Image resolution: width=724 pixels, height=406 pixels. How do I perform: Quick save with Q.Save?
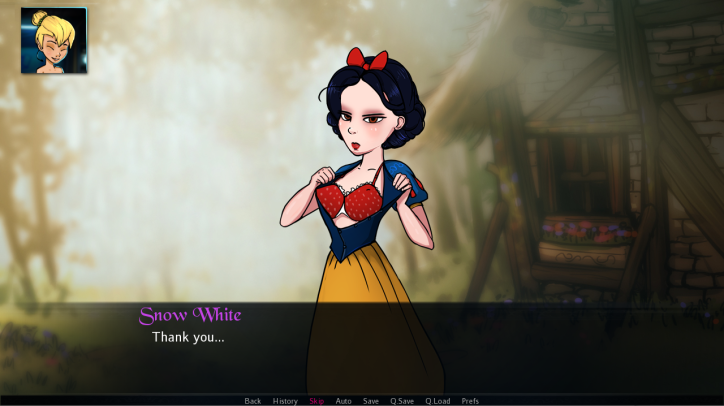coord(402,401)
